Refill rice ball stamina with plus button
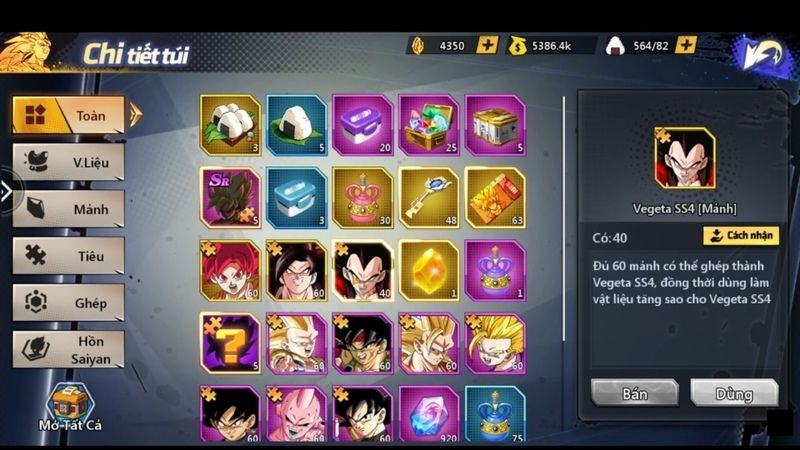Image resolution: width=800 pixels, height=450 pixels. (x=686, y=45)
